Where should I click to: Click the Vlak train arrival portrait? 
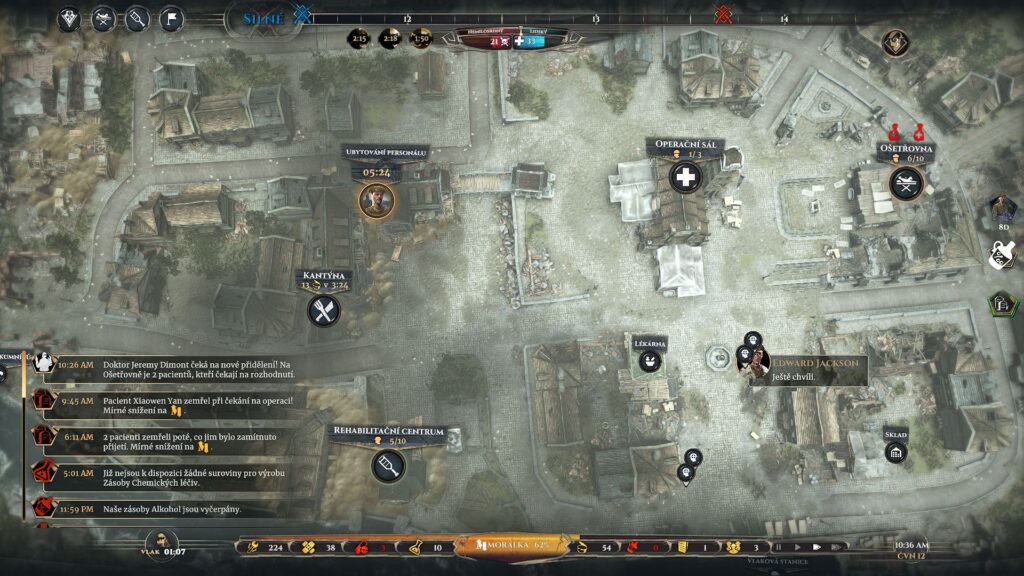[159, 546]
